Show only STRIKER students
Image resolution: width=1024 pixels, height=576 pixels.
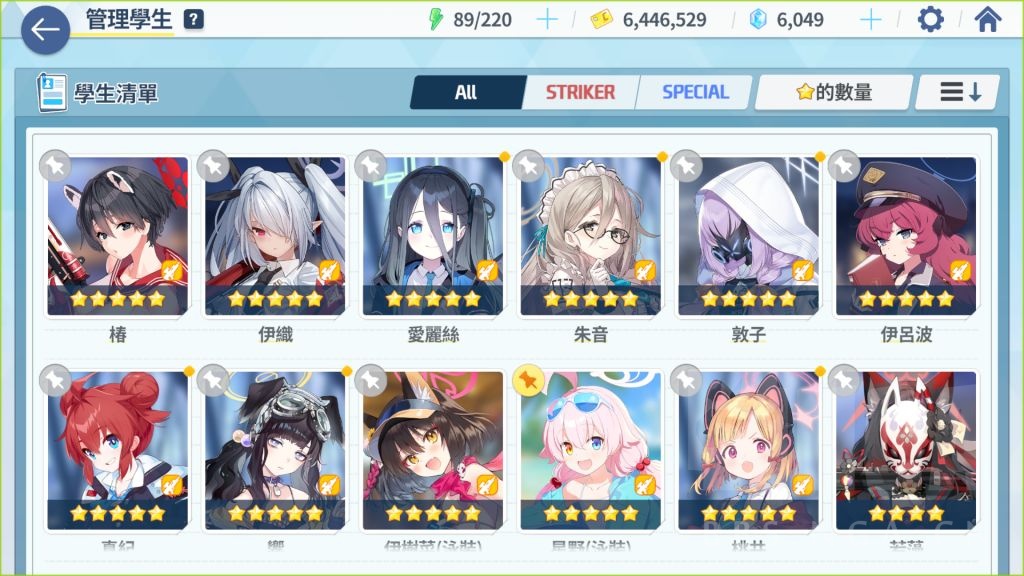(580, 92)
